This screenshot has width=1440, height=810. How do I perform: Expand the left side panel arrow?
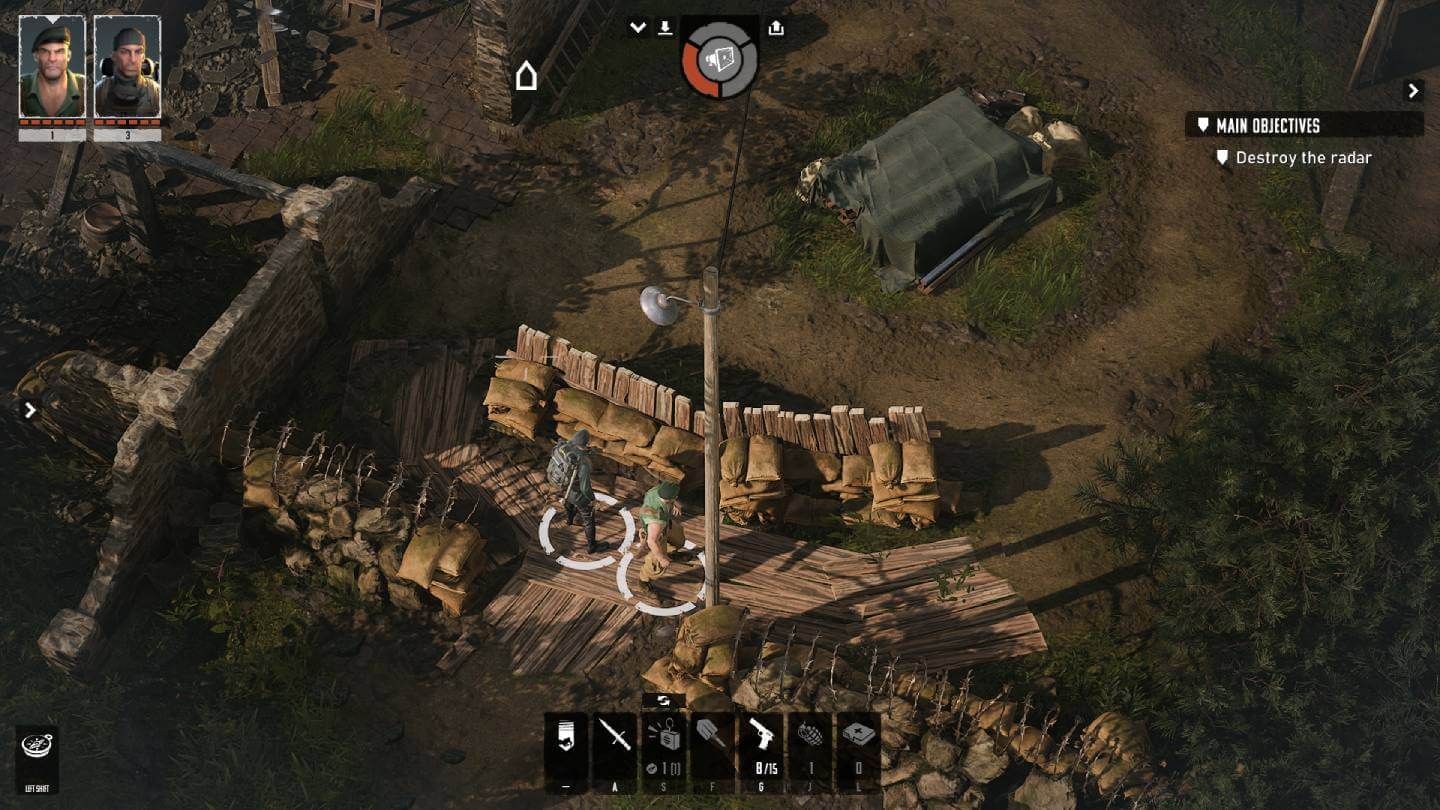(29, 410)
